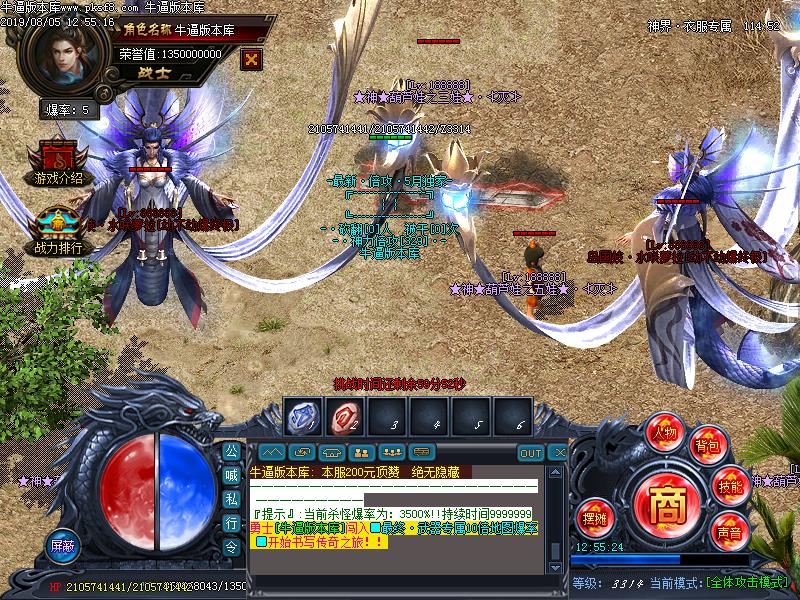
Task: Select the 私 private chat channel
Action: pos(230,499)
